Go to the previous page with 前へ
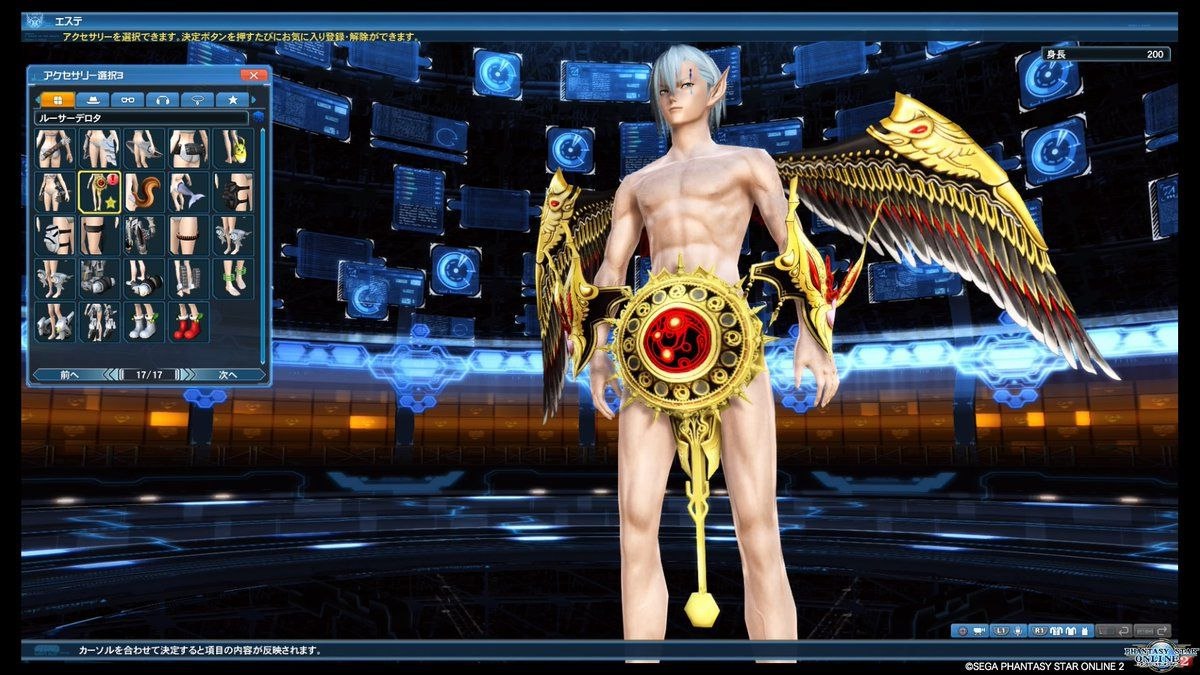The width and height of the screenshot is (1200, 675). 68,375
